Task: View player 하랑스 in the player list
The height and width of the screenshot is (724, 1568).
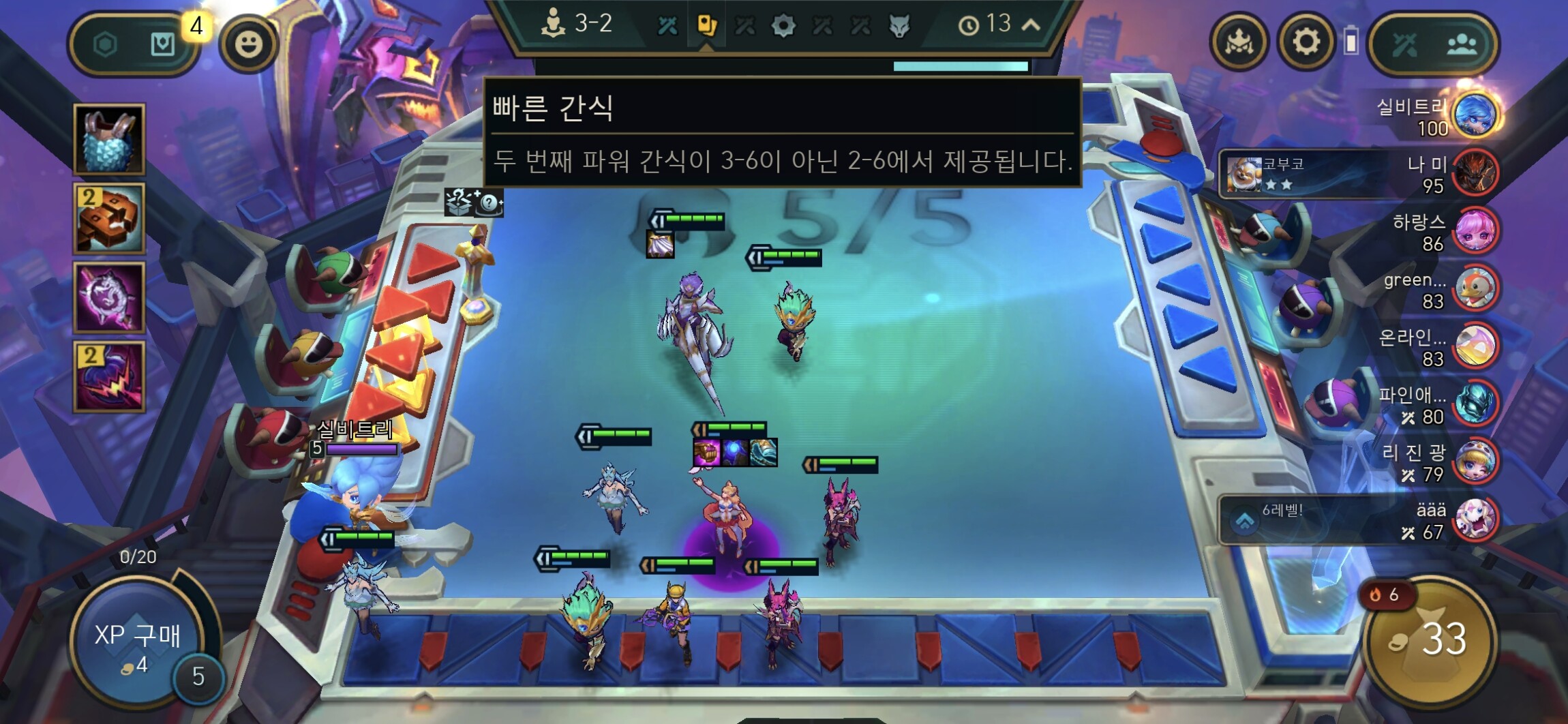Action: [1475, 231]
